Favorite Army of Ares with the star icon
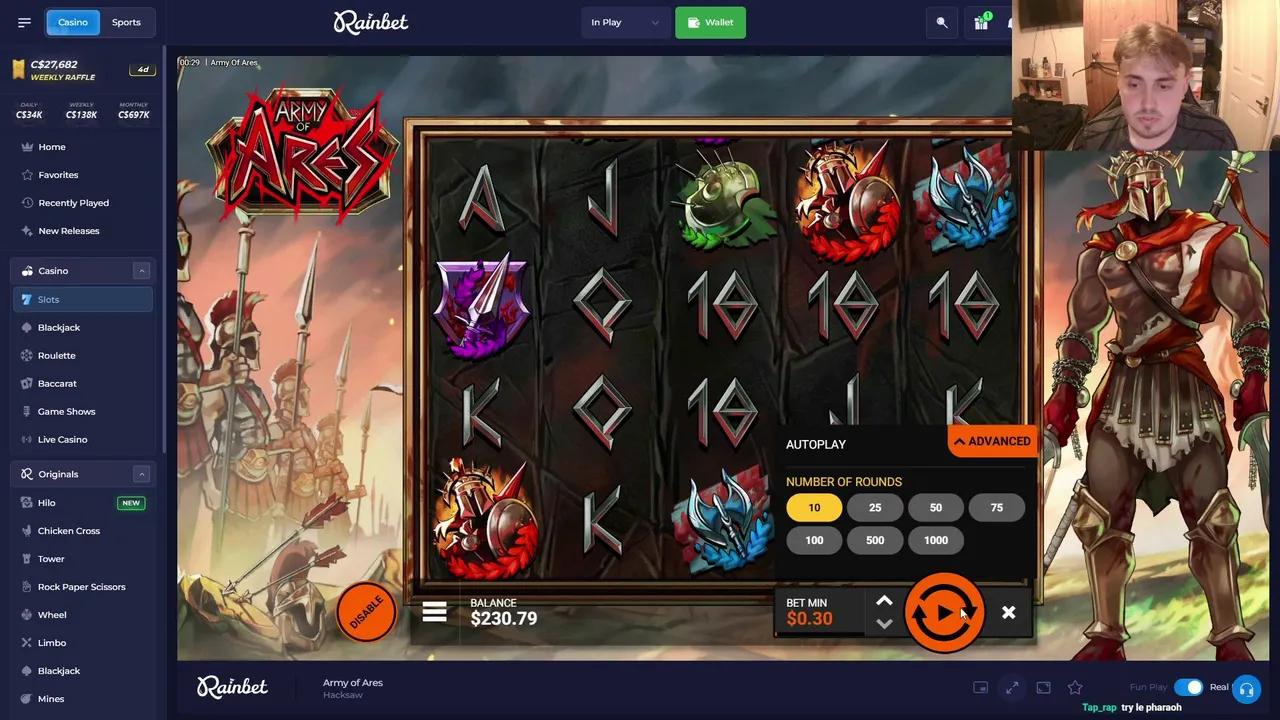 [1075, 687]
